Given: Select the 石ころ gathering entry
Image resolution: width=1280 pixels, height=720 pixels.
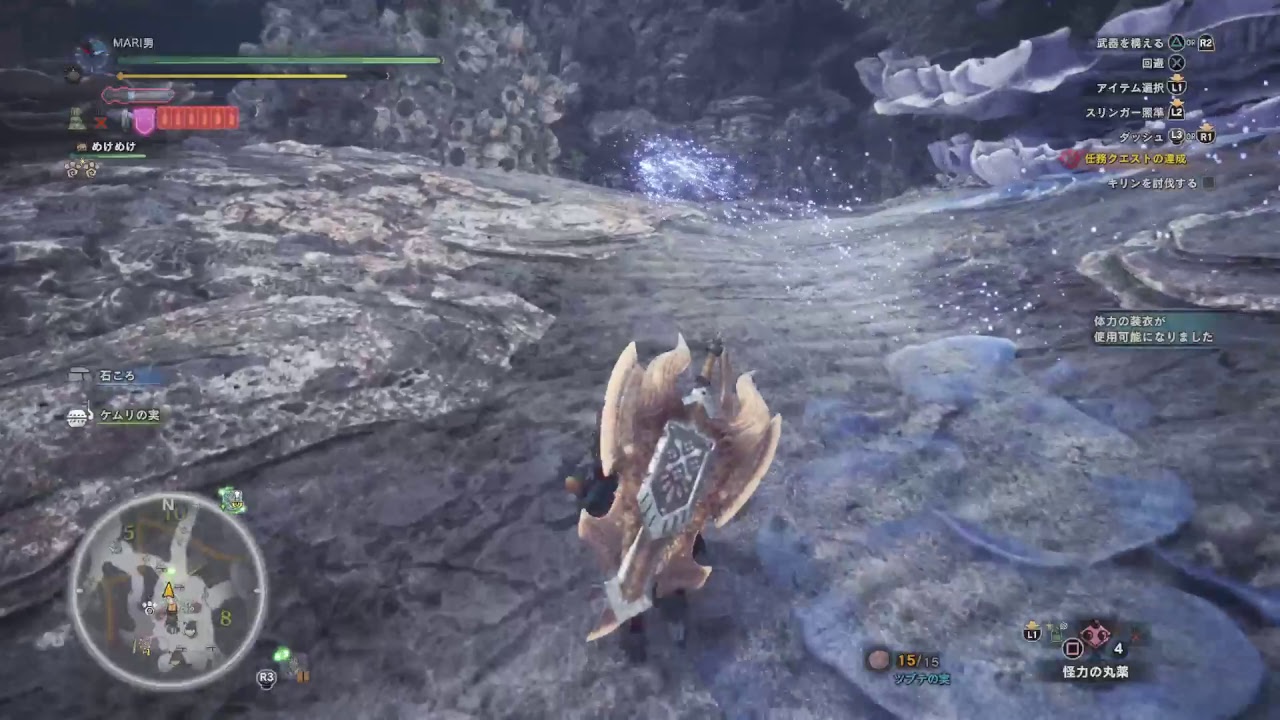Looking at the screenshot, I should tap(116, 376).
